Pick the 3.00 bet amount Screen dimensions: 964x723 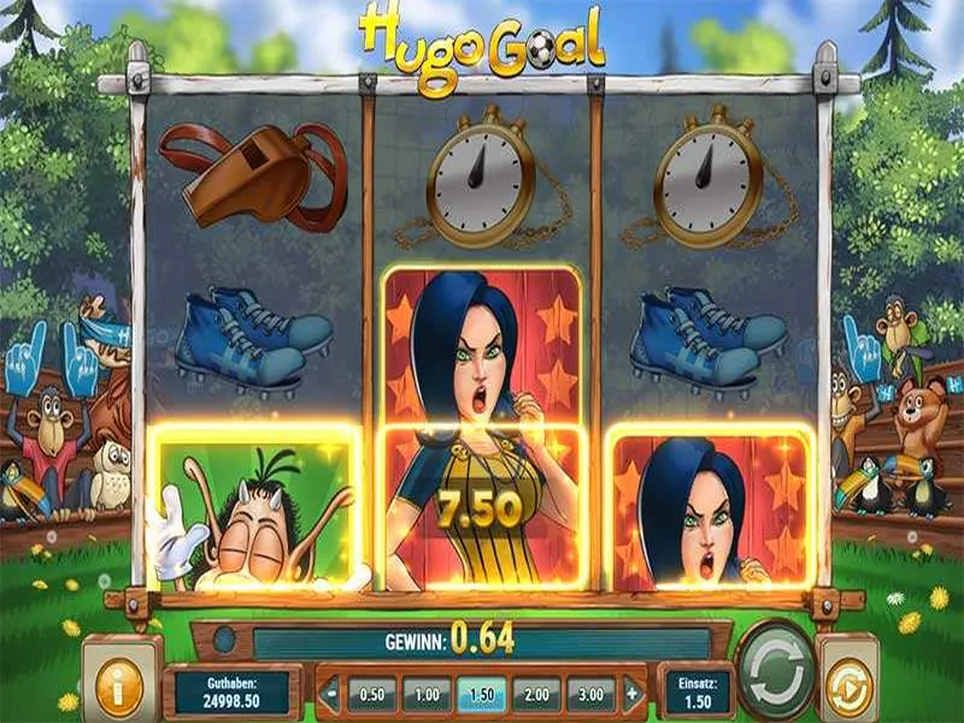click(x=591, y=693)
